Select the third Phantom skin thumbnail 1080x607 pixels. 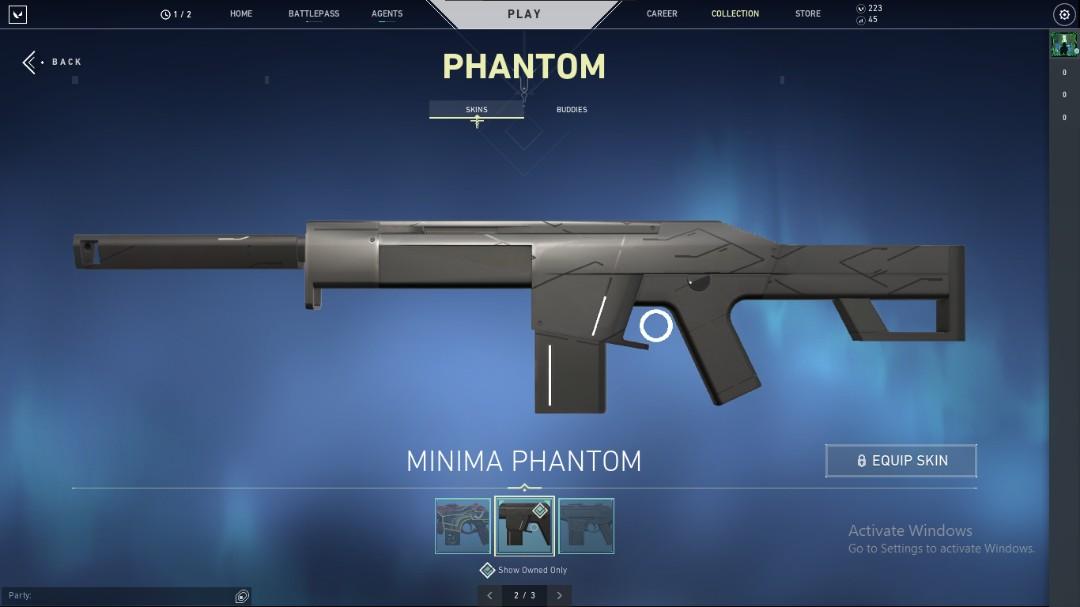click(x=586, y=526)
